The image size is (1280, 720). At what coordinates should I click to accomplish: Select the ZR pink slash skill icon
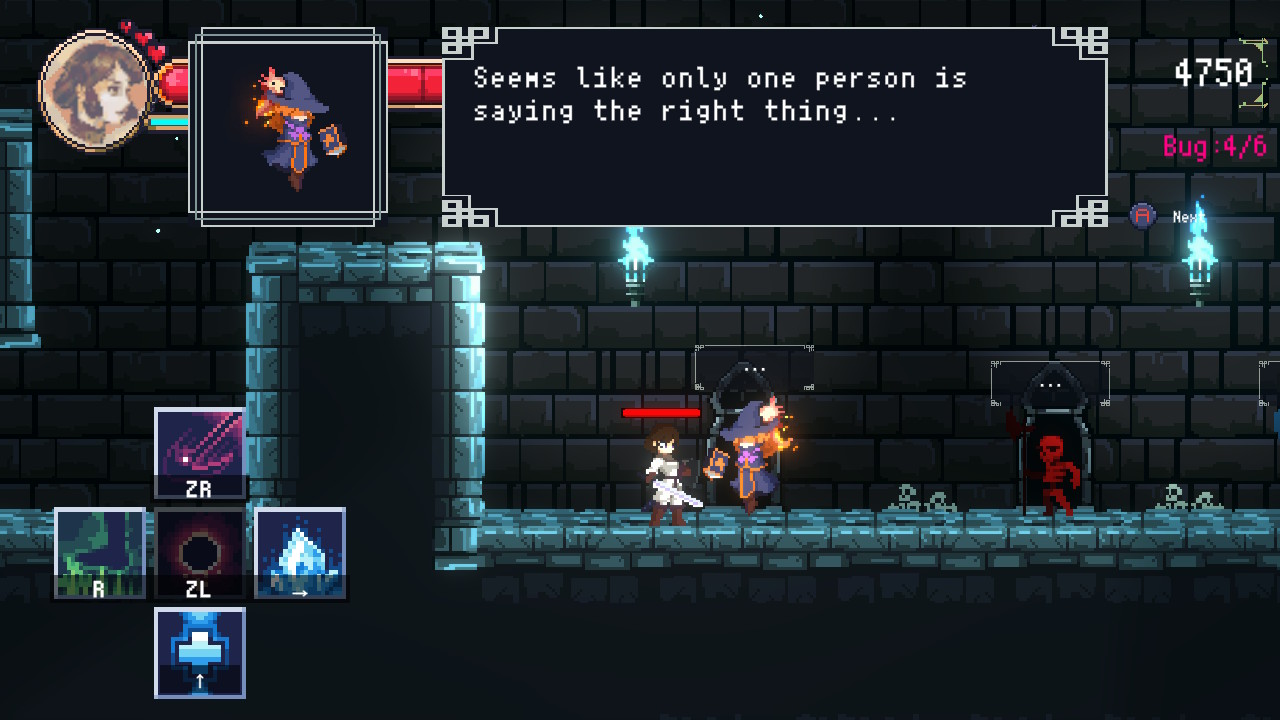pos(199,452)
